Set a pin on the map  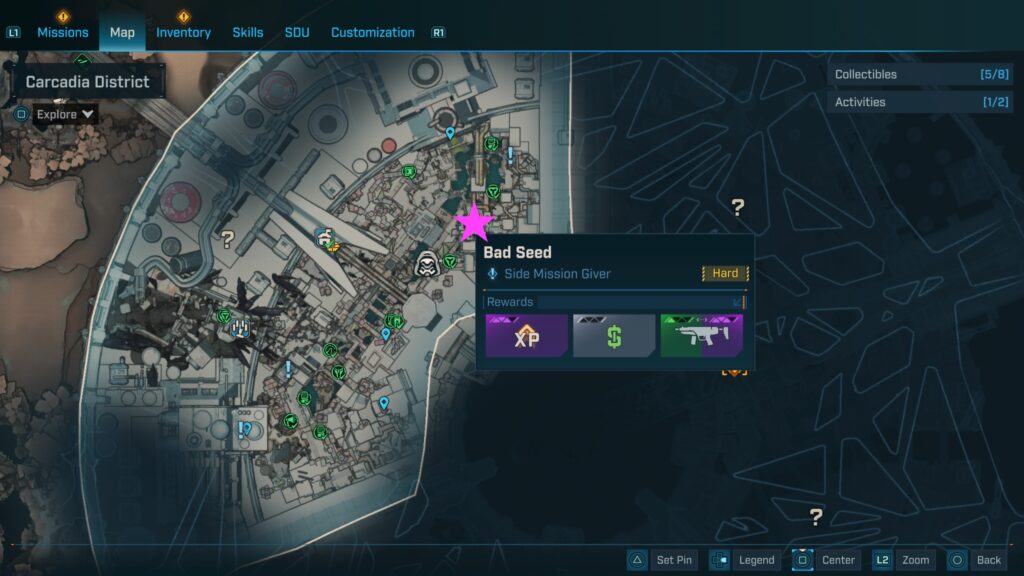pyautogui.click(x=663, y=560)
